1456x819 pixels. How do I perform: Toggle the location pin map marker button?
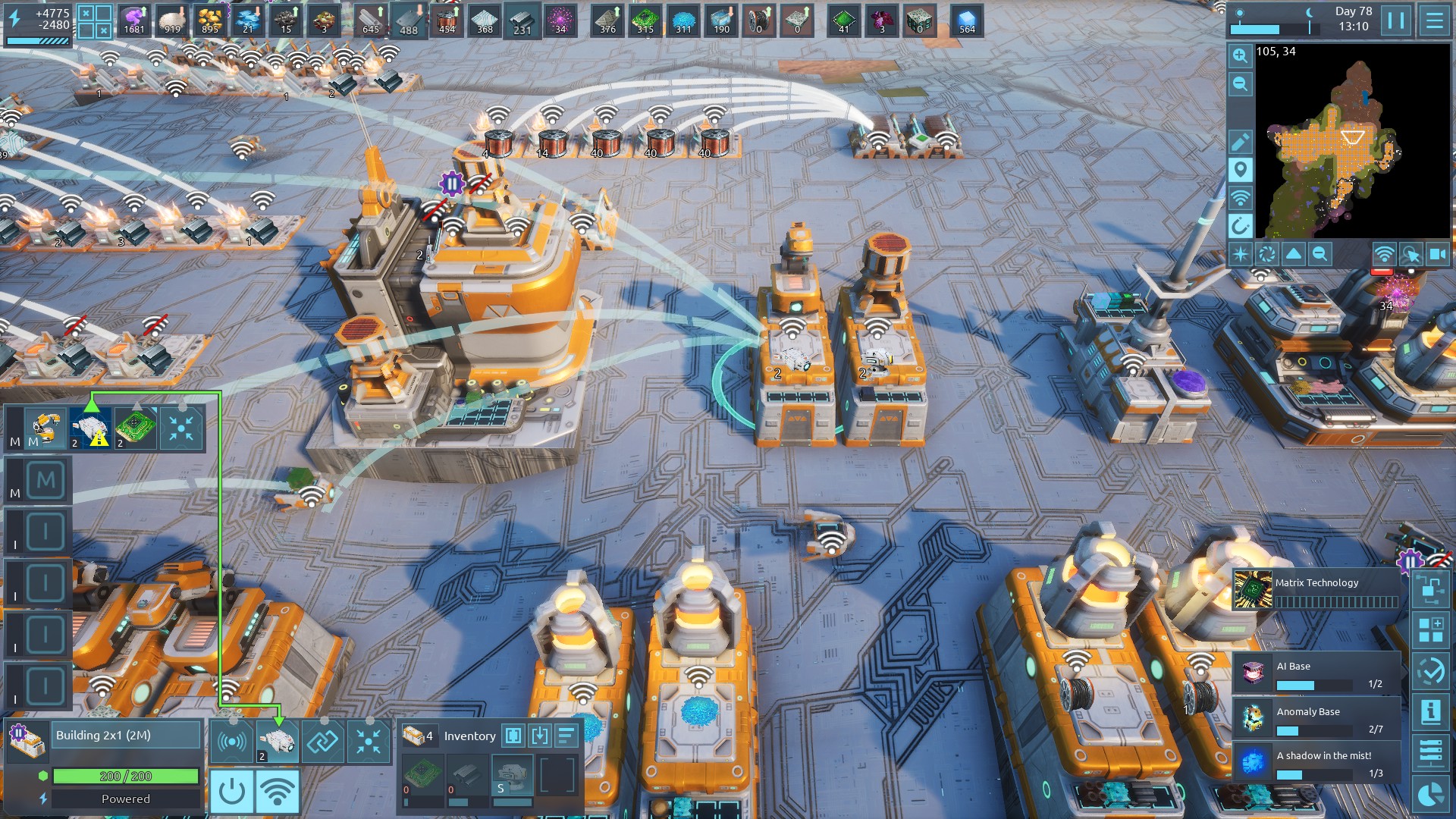(x=1240, y=170)
